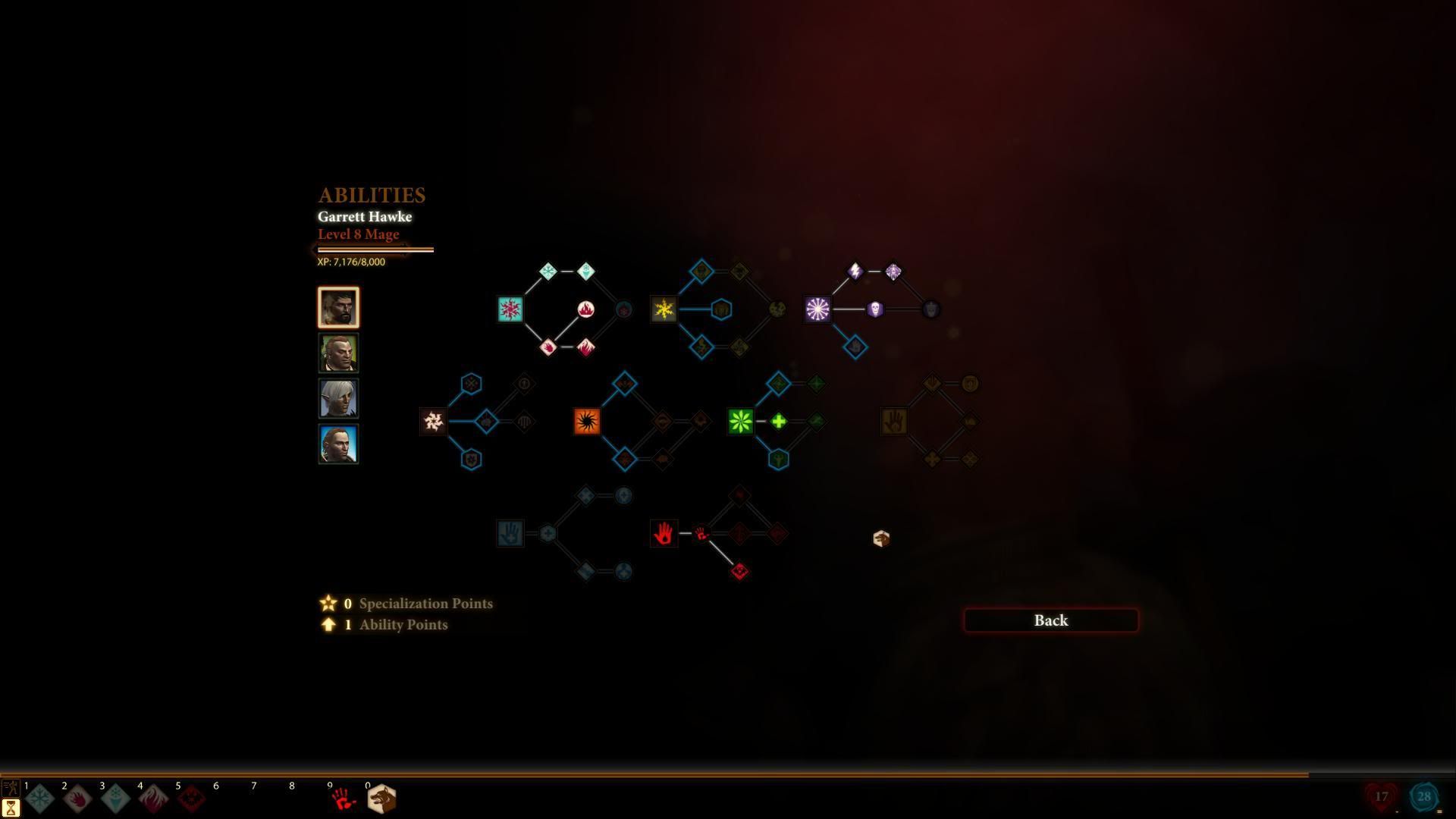Select the green cross Heal ability node
The image size is (1456, 819).
(x=779, y=422)
